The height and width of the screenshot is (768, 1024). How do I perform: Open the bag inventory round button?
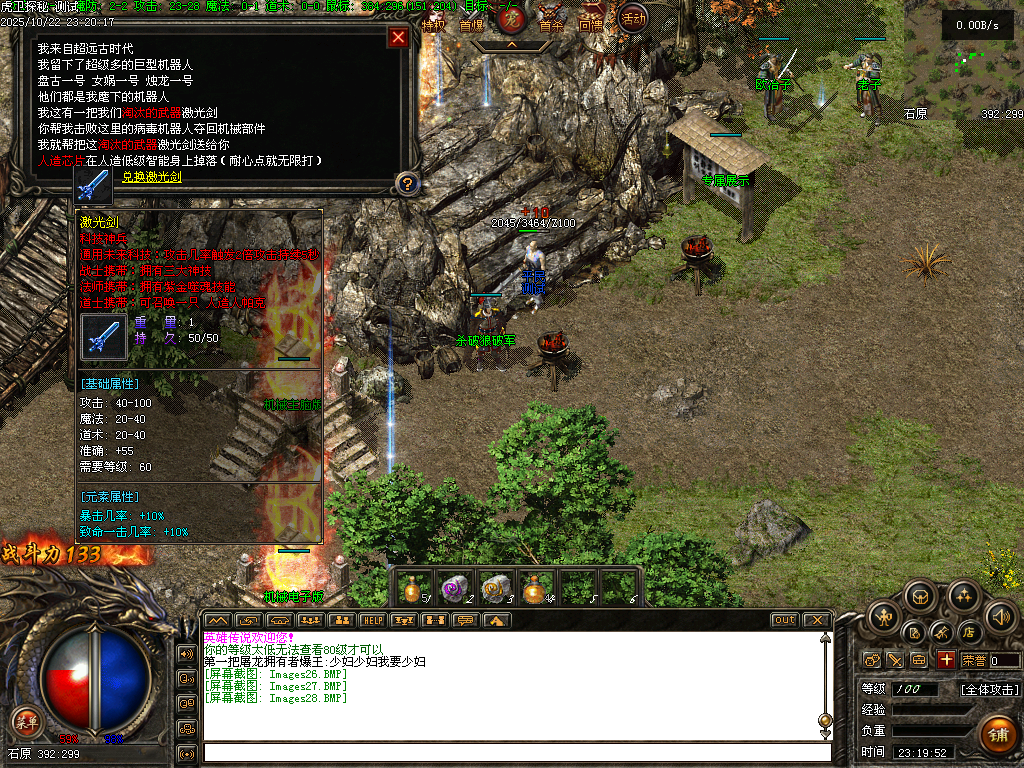coord(921,597)
